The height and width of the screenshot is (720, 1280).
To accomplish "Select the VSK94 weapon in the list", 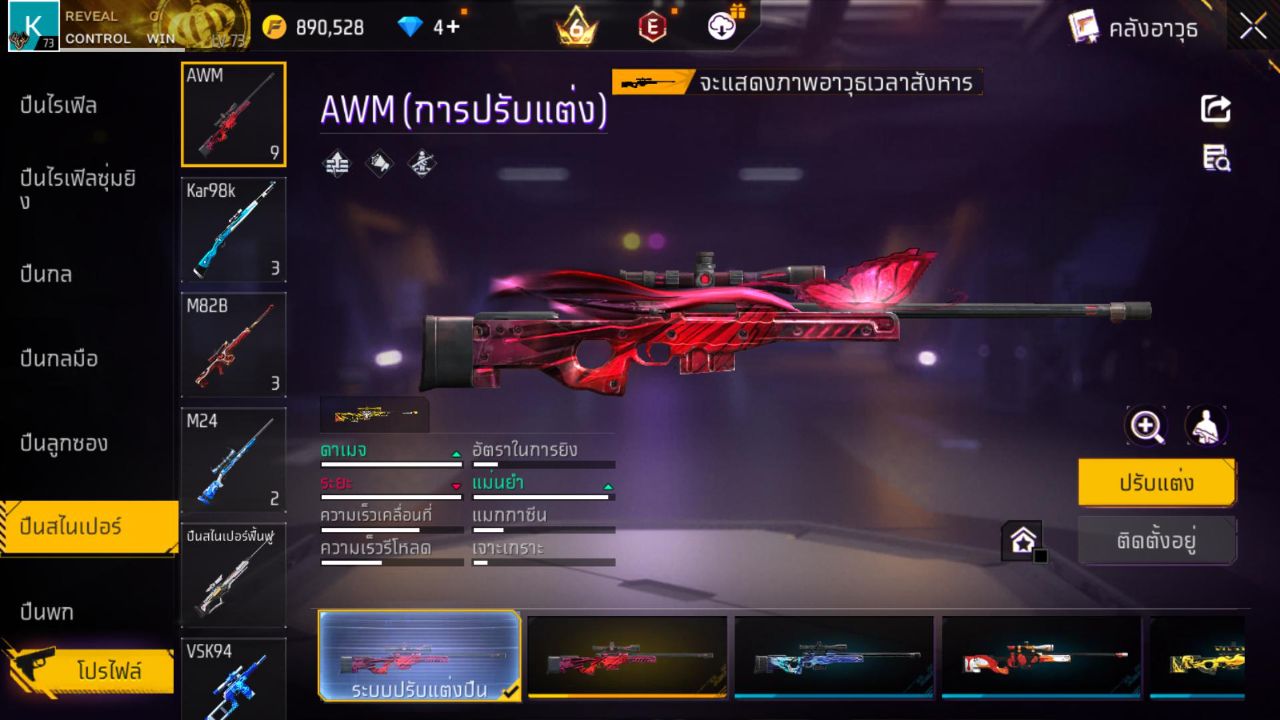I will [x=233, y=678].
